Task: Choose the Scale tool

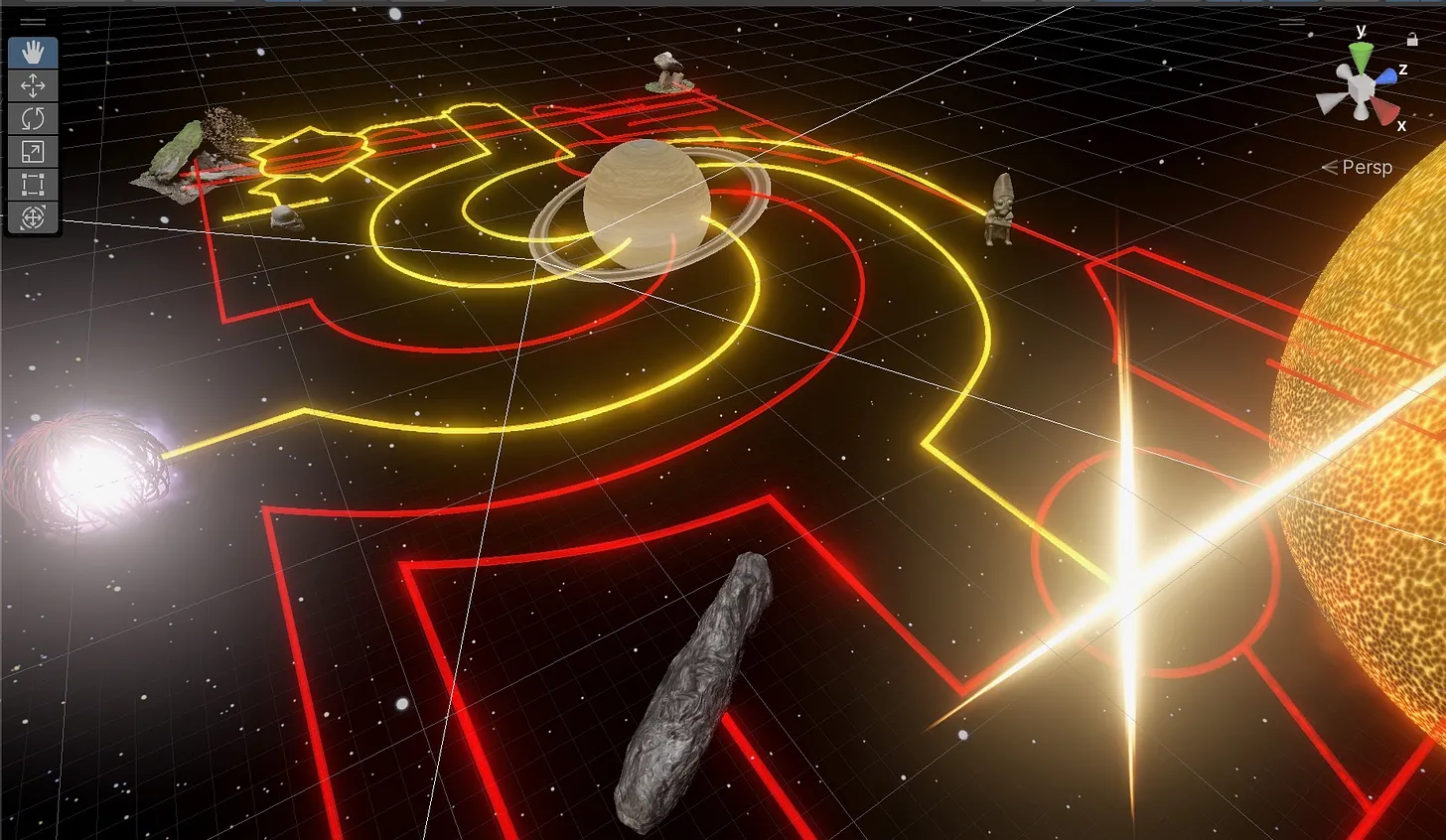Action: click(33, 151)
